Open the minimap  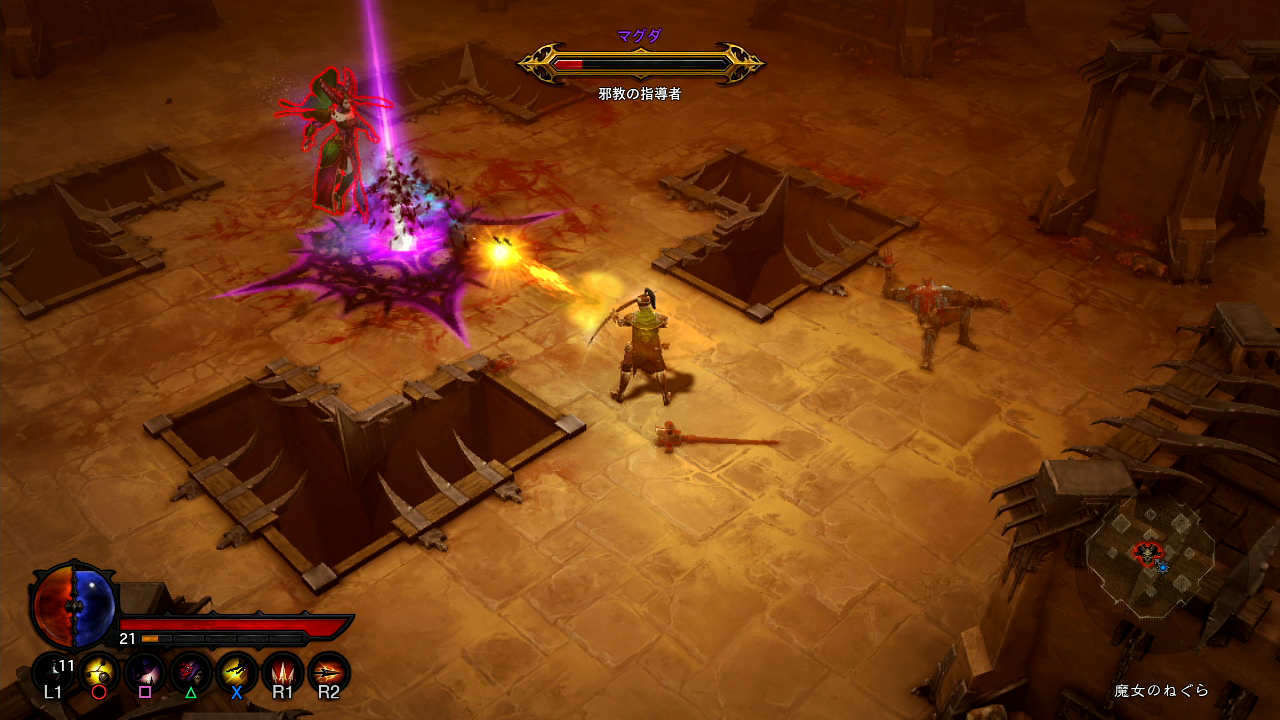point(1150,553)
